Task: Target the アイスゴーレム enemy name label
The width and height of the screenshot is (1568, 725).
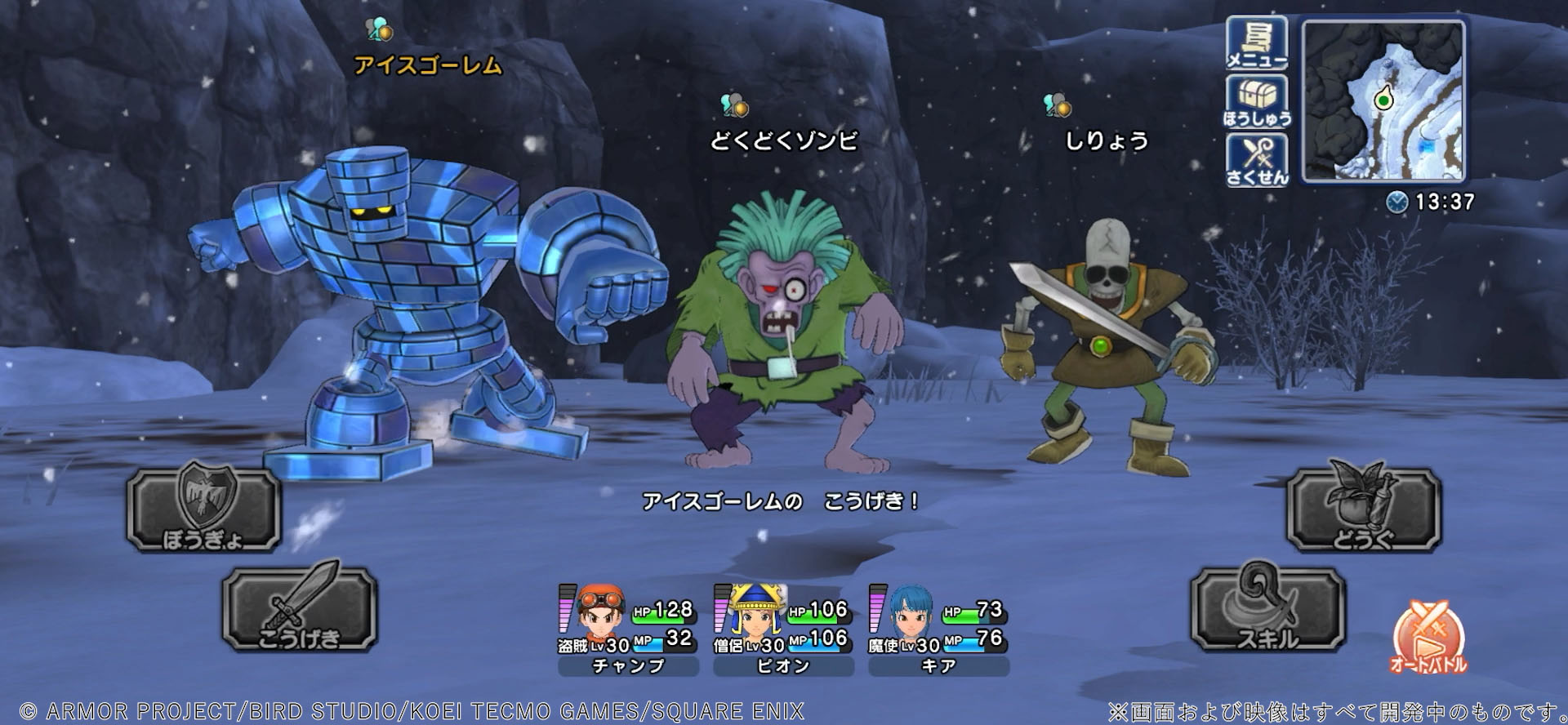Action: (428, 65)
